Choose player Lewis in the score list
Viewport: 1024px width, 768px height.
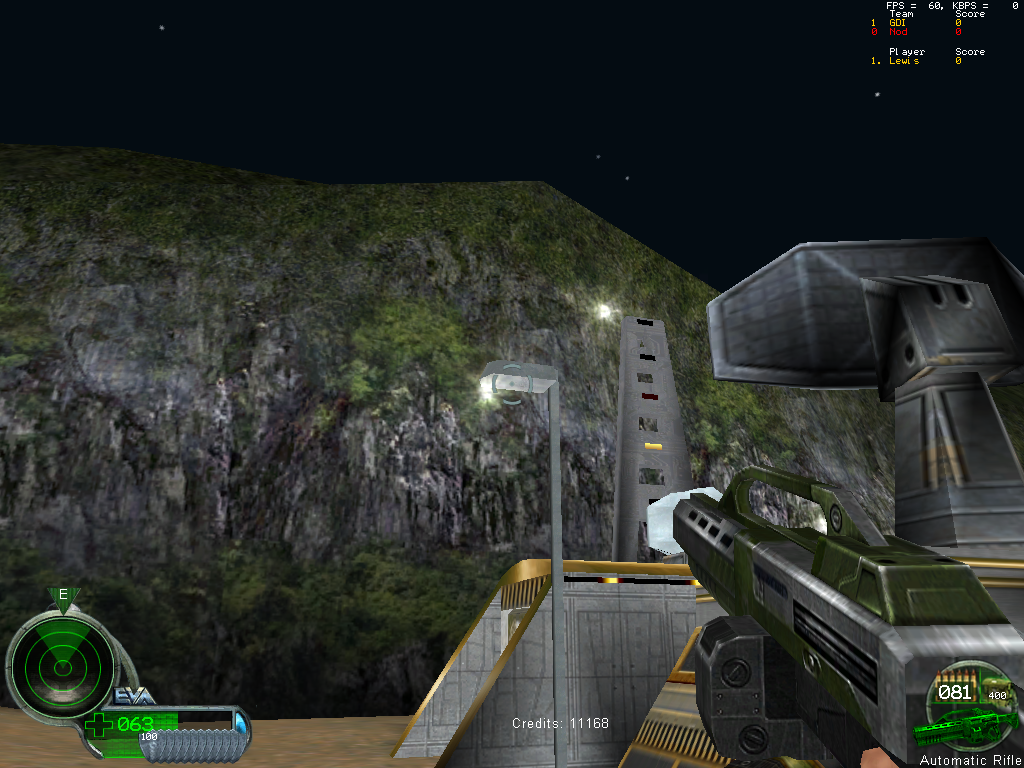[x=903, y=61]
